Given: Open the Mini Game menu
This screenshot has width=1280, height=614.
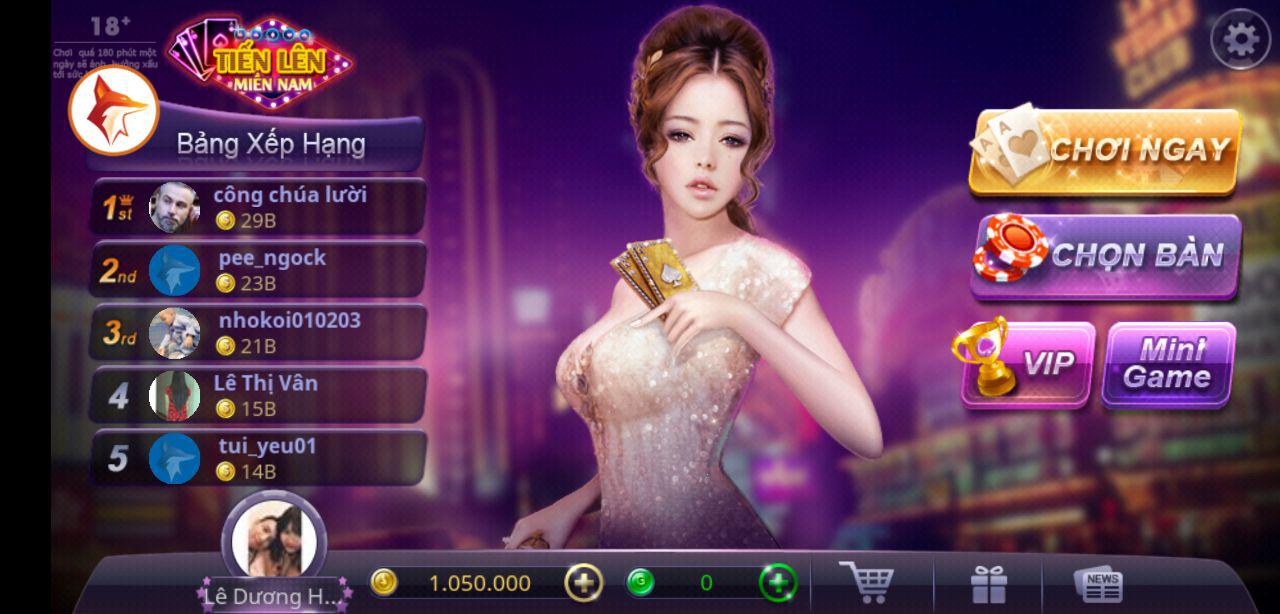Looking at the screenshot, I should (1168, 364).
